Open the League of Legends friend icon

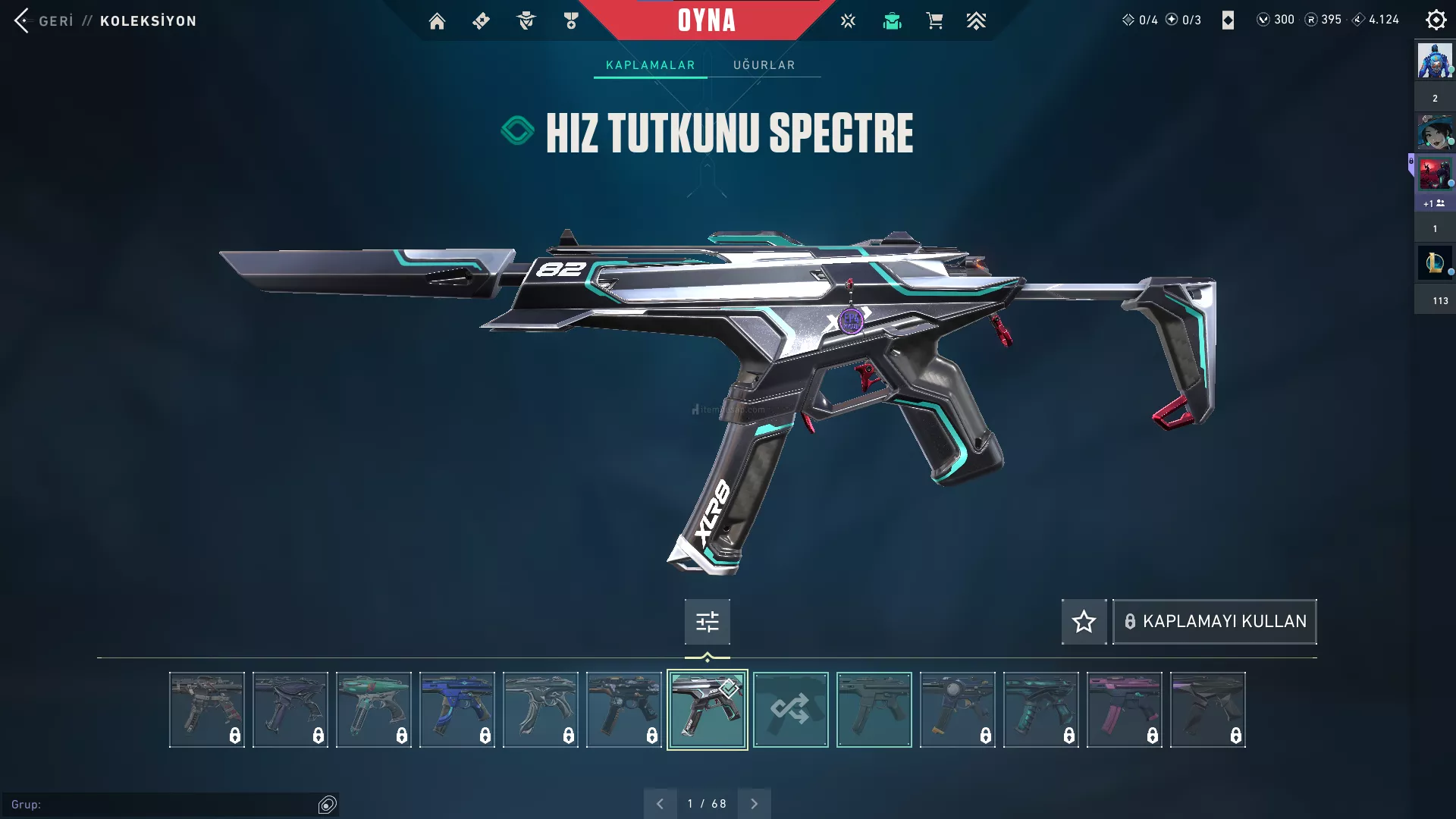point(1434,262)
